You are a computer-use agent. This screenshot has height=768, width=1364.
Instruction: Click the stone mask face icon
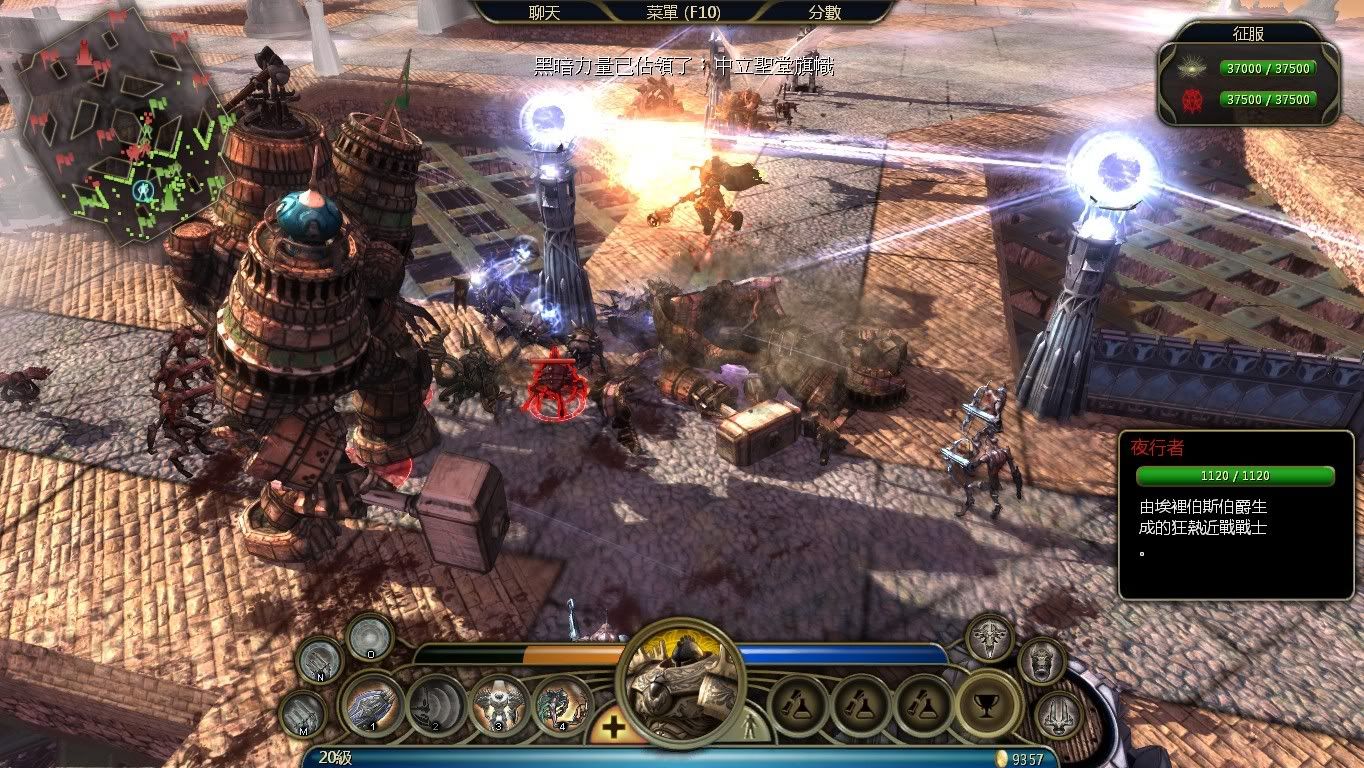1041,661
